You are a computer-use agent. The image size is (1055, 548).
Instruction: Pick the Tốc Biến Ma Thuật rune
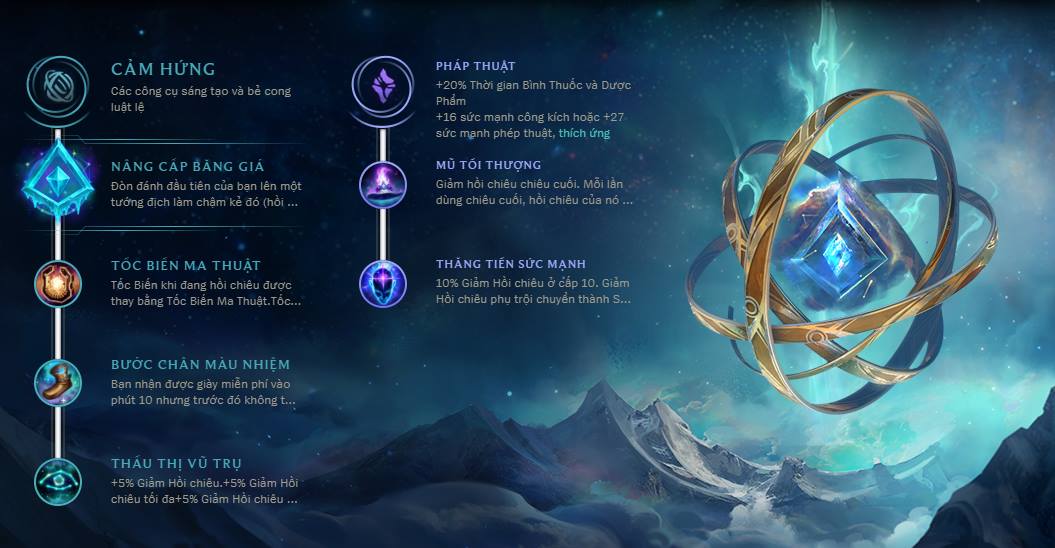pyautogui.click(x=58, y=283)
